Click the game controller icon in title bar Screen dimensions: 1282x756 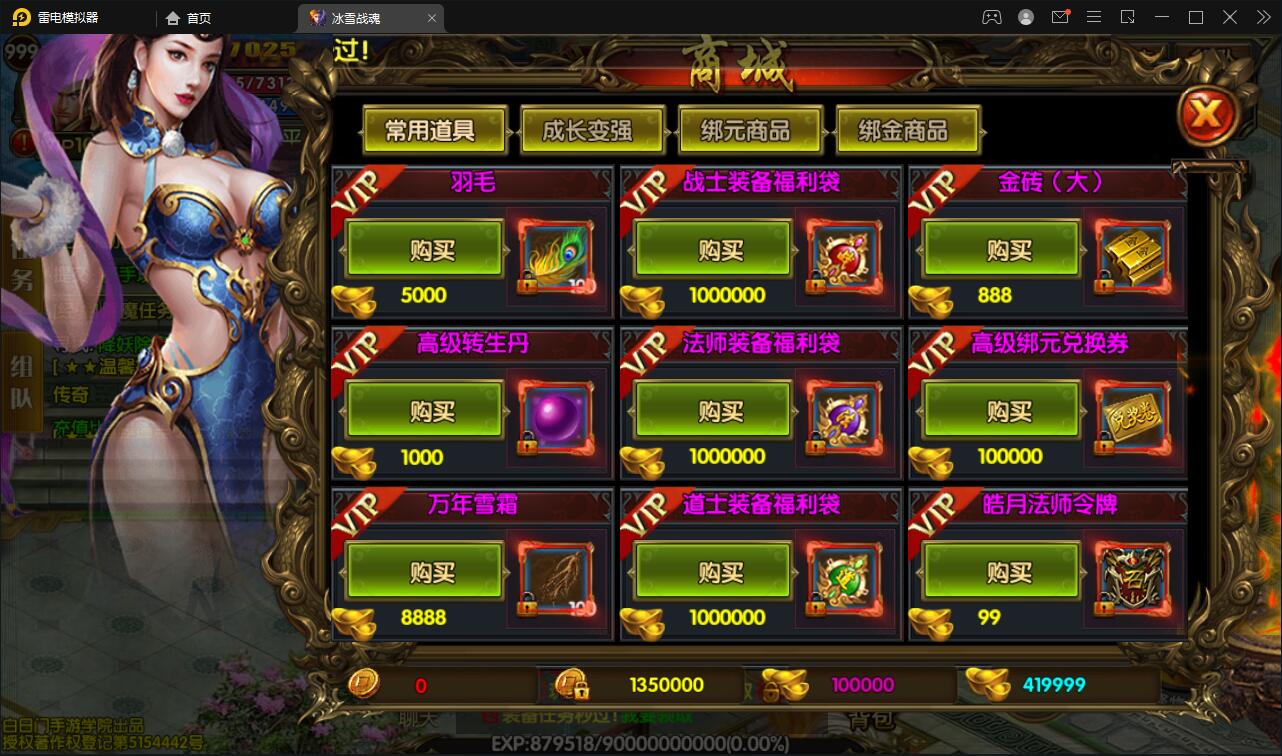pyautogui.click(x=991, y=17)
